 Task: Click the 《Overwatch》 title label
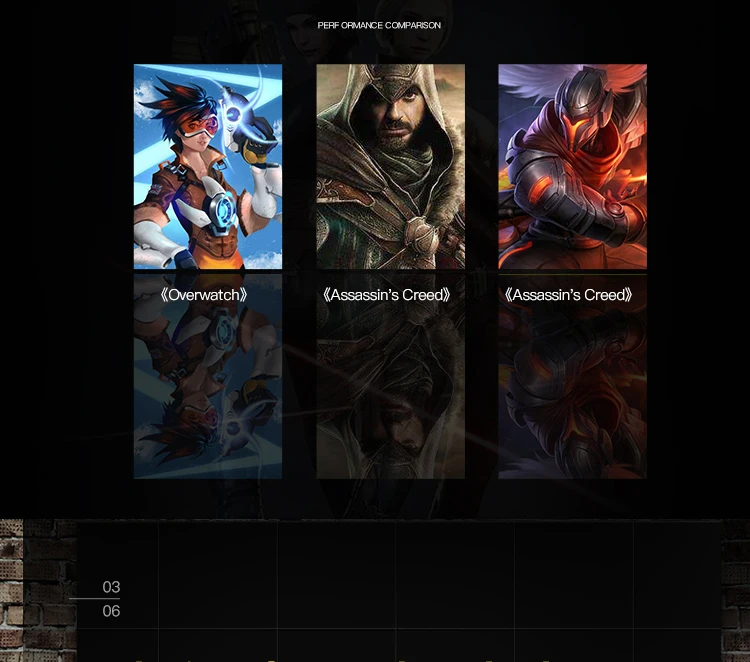(204, 295)
